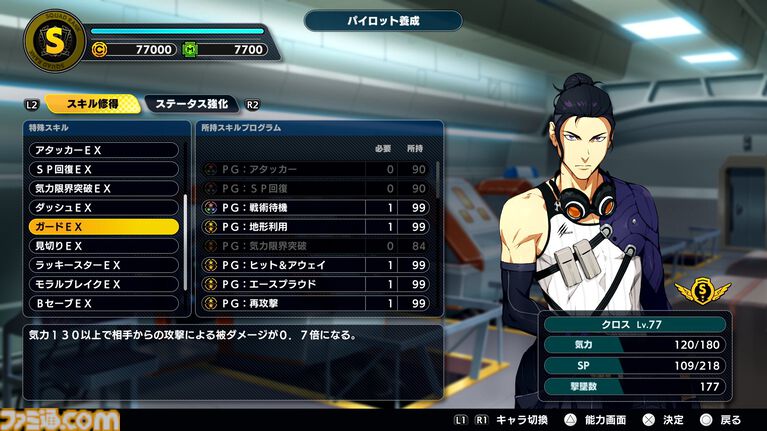Click the PG:気力限界突破 program row
Image resolution: width=767 pixels, height=431 pixels.
315,246
